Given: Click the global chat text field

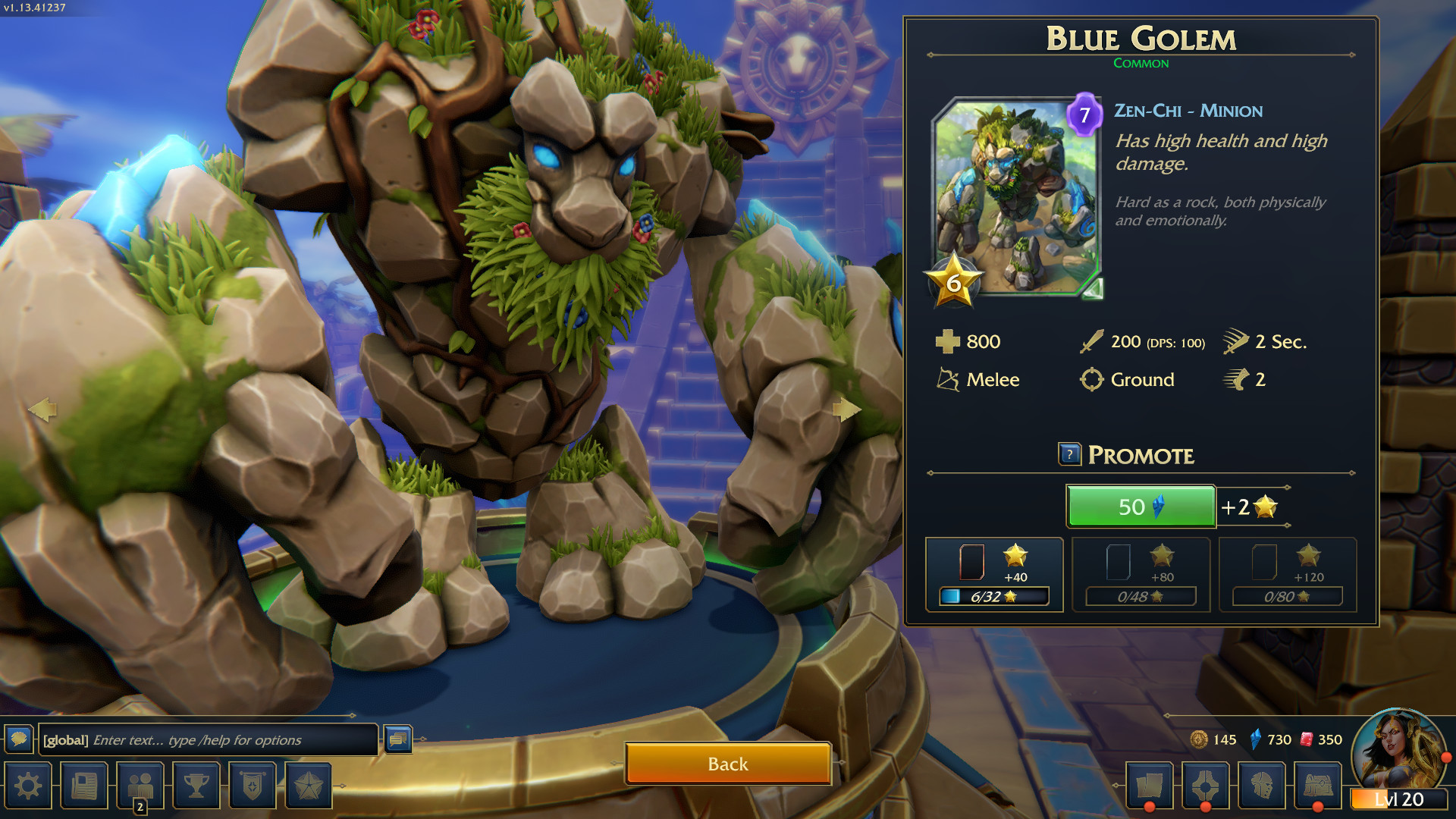Looking at the screenshot, I should click(x=209, y=739).
